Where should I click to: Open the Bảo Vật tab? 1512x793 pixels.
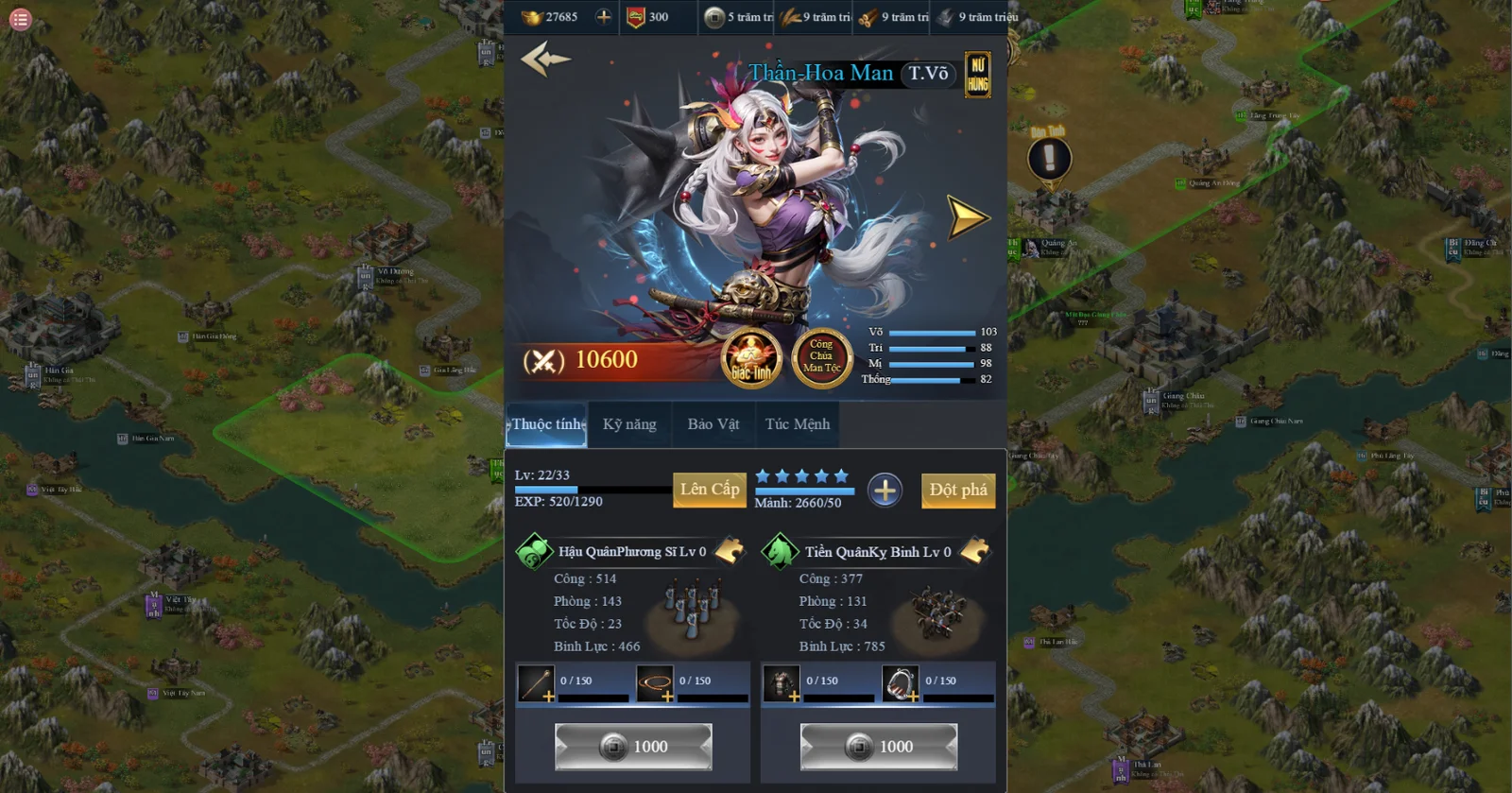tap(713, 424)
